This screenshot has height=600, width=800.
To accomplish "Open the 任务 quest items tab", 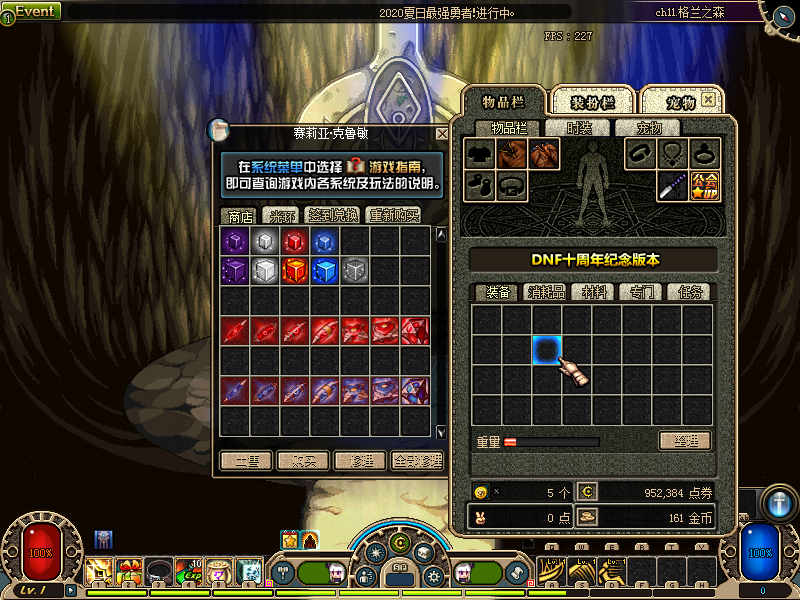I will [x=691, y=292].
